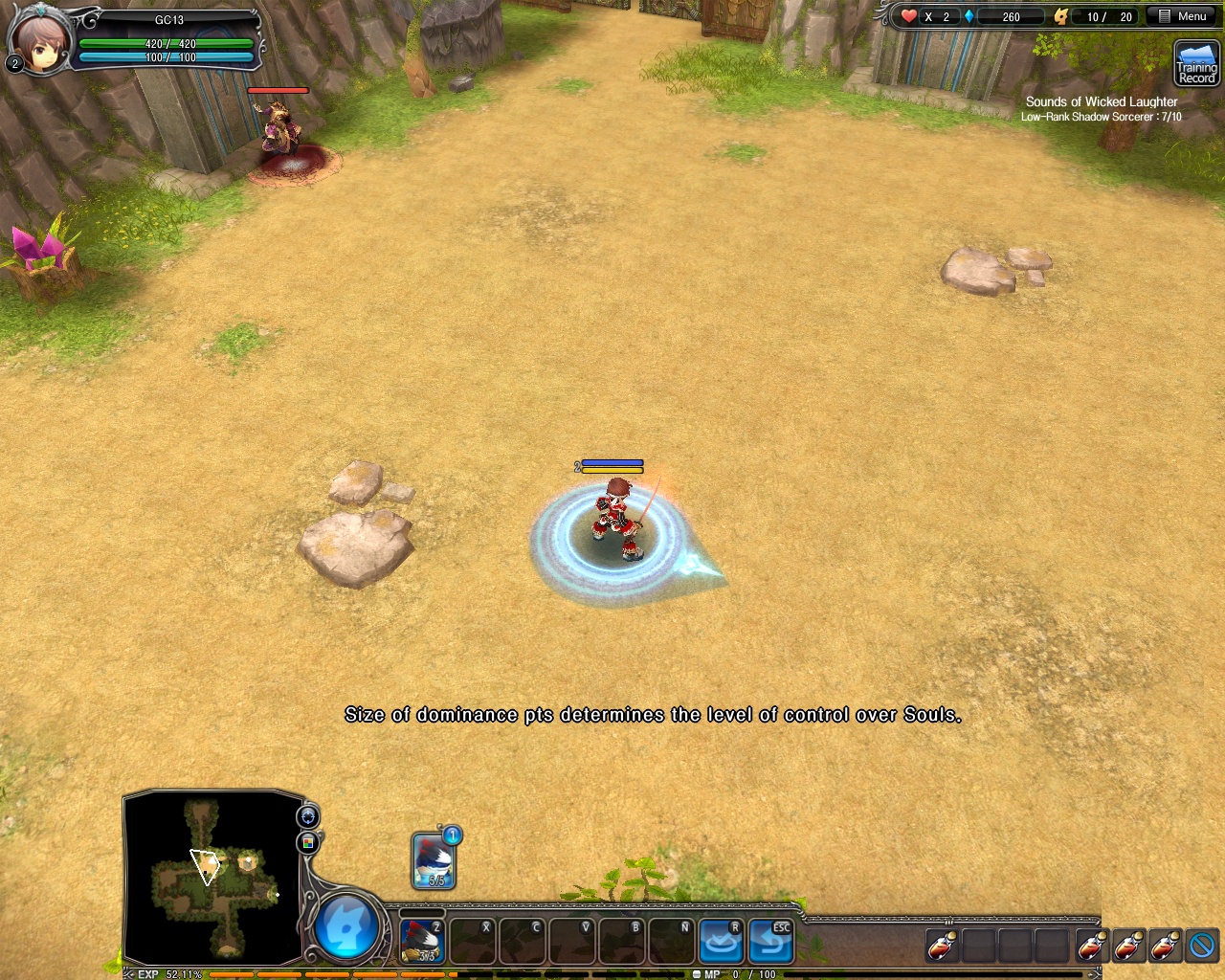Use the bird skill in the Z slot
The width and height of the screenshot is (1225, 980).
click(421, 942)
